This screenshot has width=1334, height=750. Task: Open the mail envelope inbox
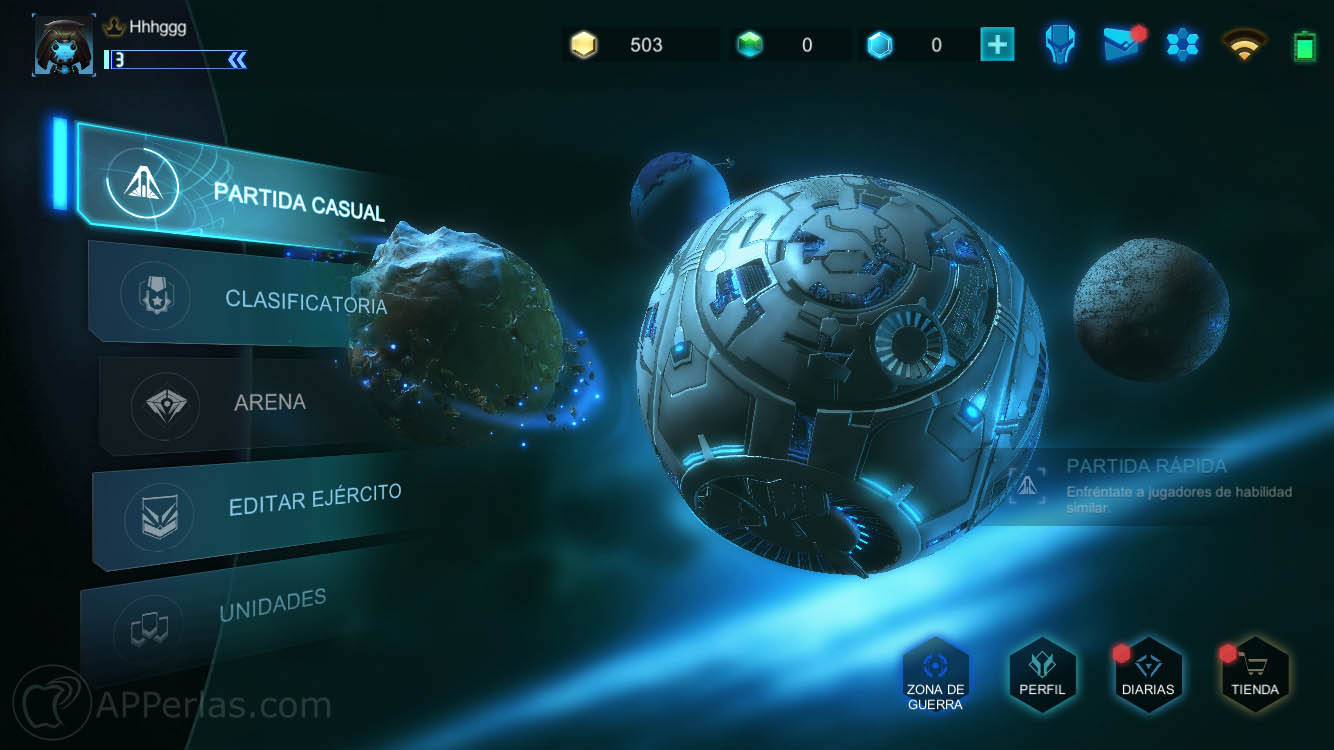tap(1123, 45)
